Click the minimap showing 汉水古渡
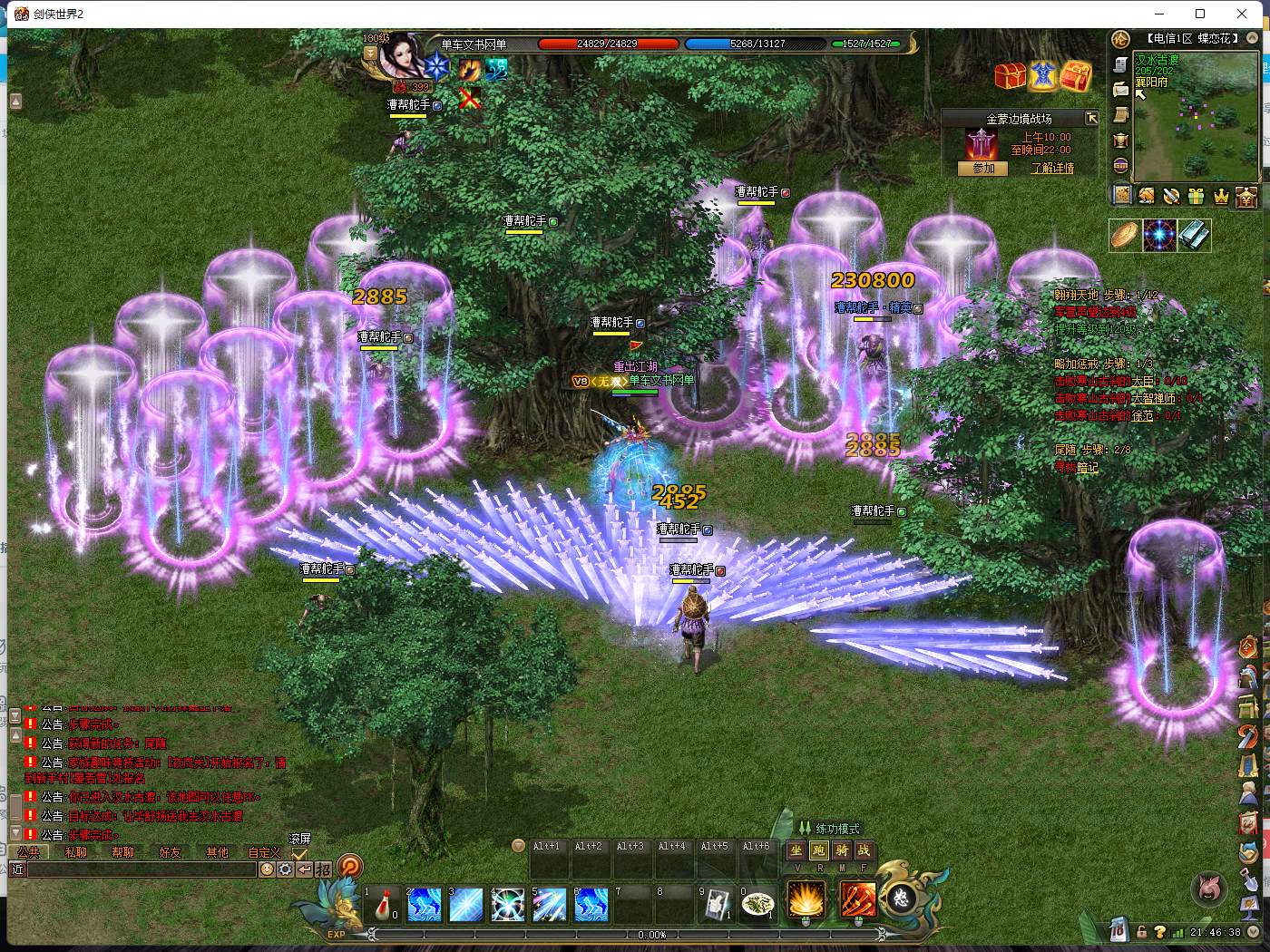Image resolution: width=1270 pixels, height=952 pixels. pyautogui.click(x=1196, y=118)
